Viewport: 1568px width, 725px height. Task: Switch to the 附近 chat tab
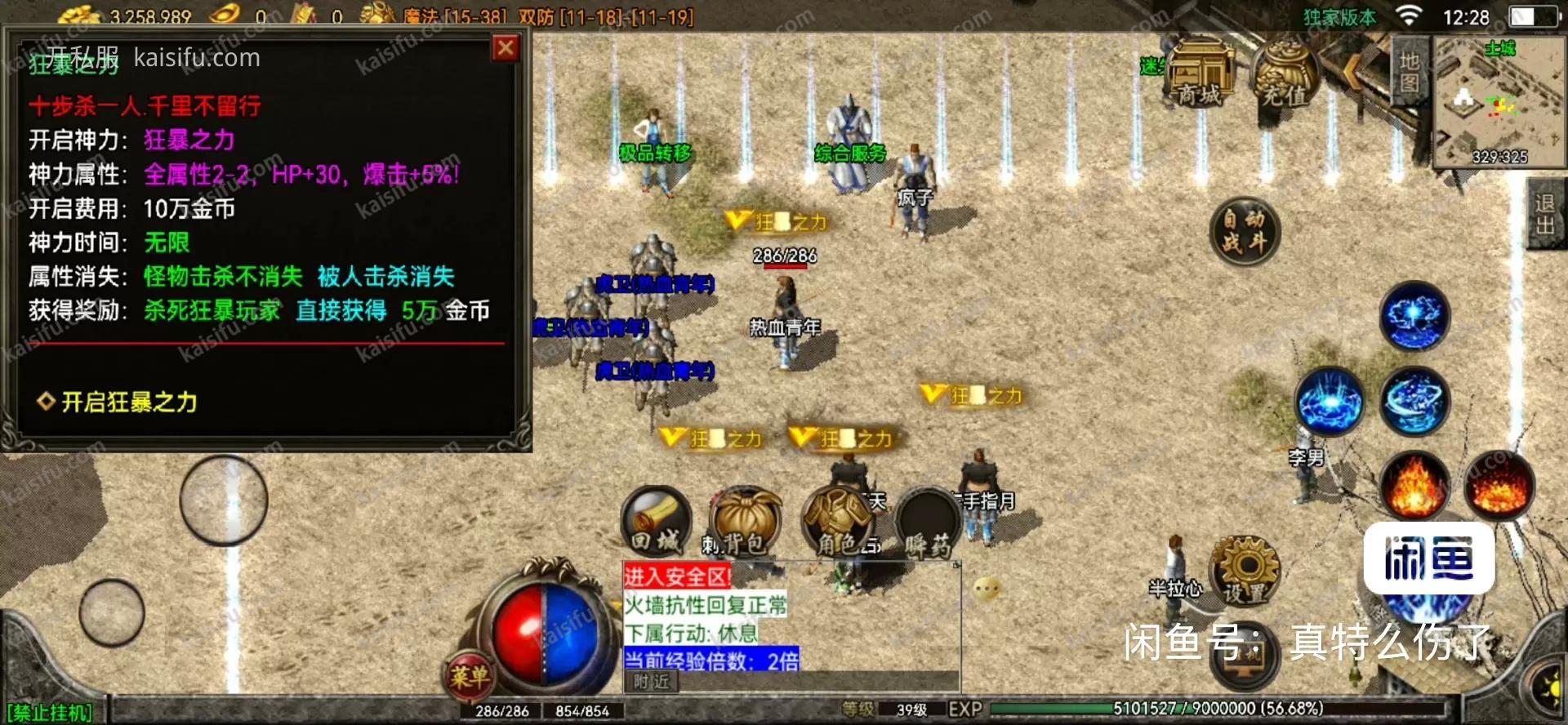[651, 682]
